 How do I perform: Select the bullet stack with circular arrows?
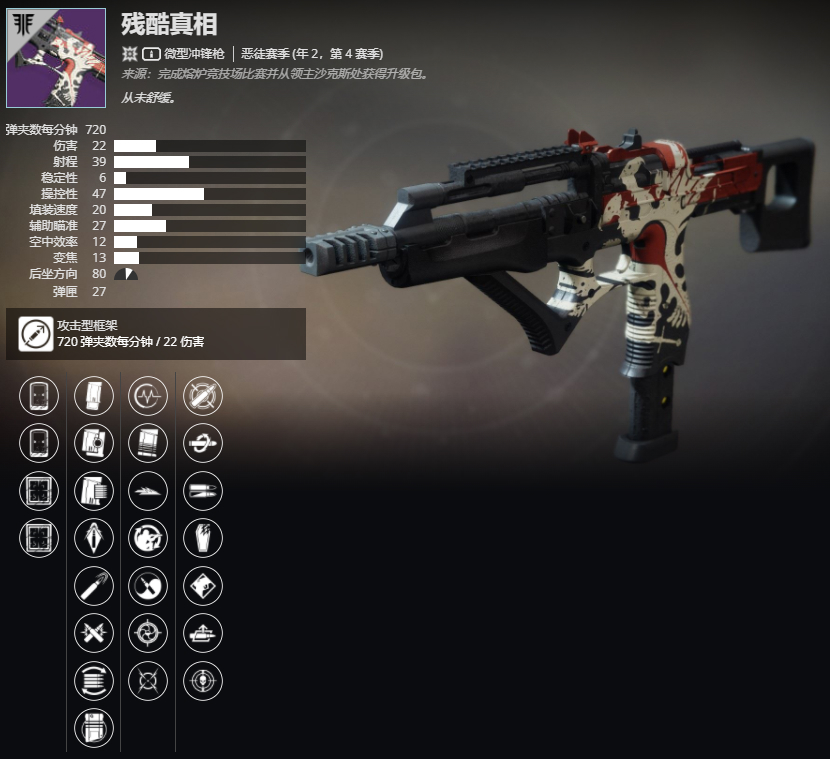pos(94,682)
